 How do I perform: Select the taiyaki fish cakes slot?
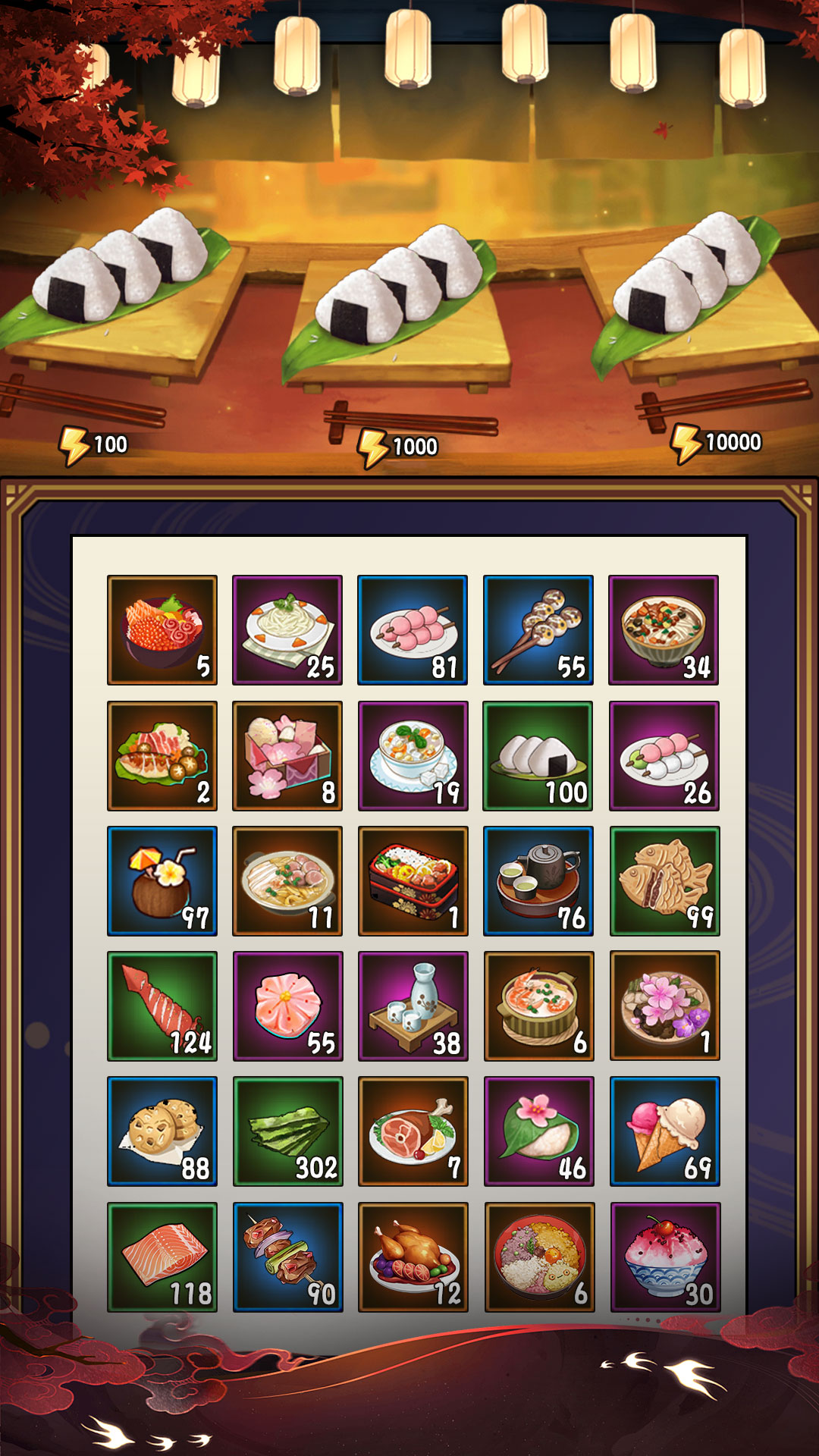tap(664, 880)
